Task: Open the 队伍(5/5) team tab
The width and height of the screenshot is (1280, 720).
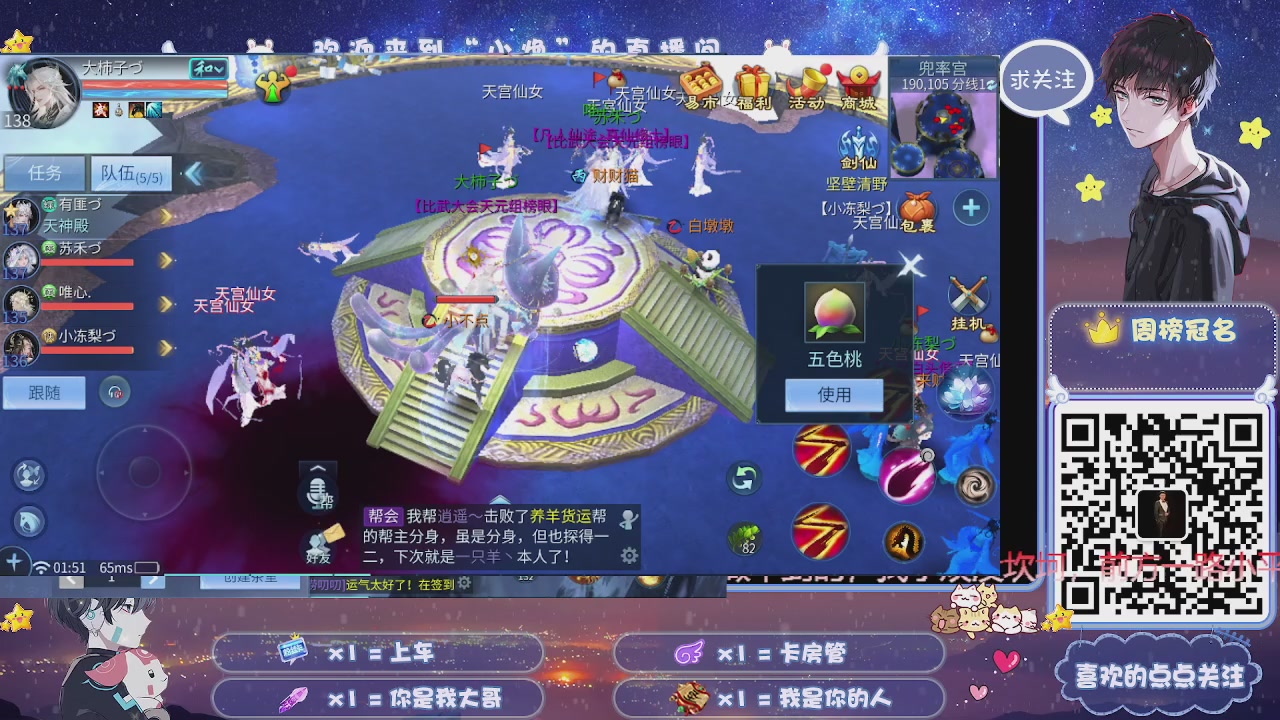Action: pos(130,172)
